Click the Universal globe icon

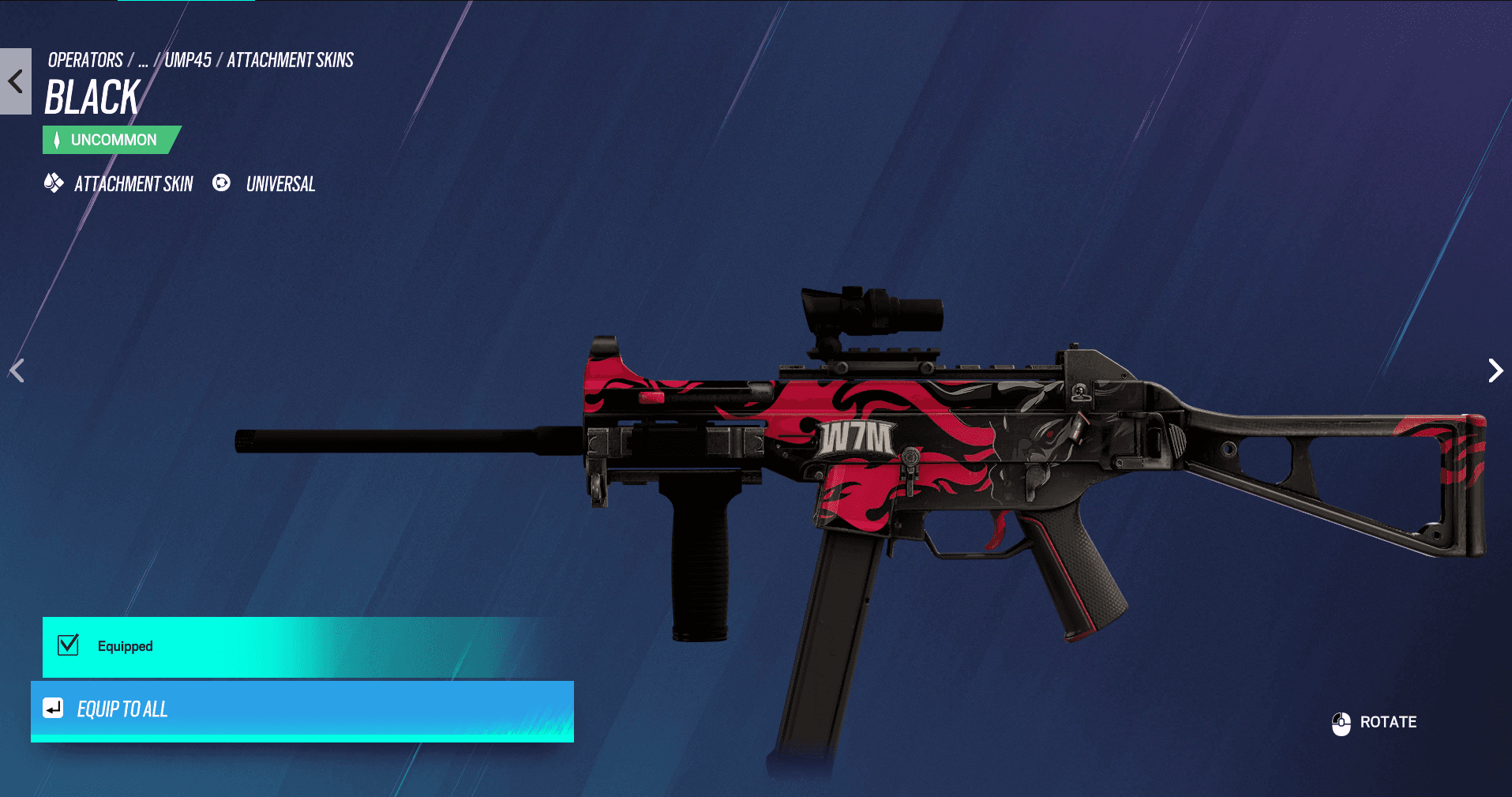(x=222, y=184)
